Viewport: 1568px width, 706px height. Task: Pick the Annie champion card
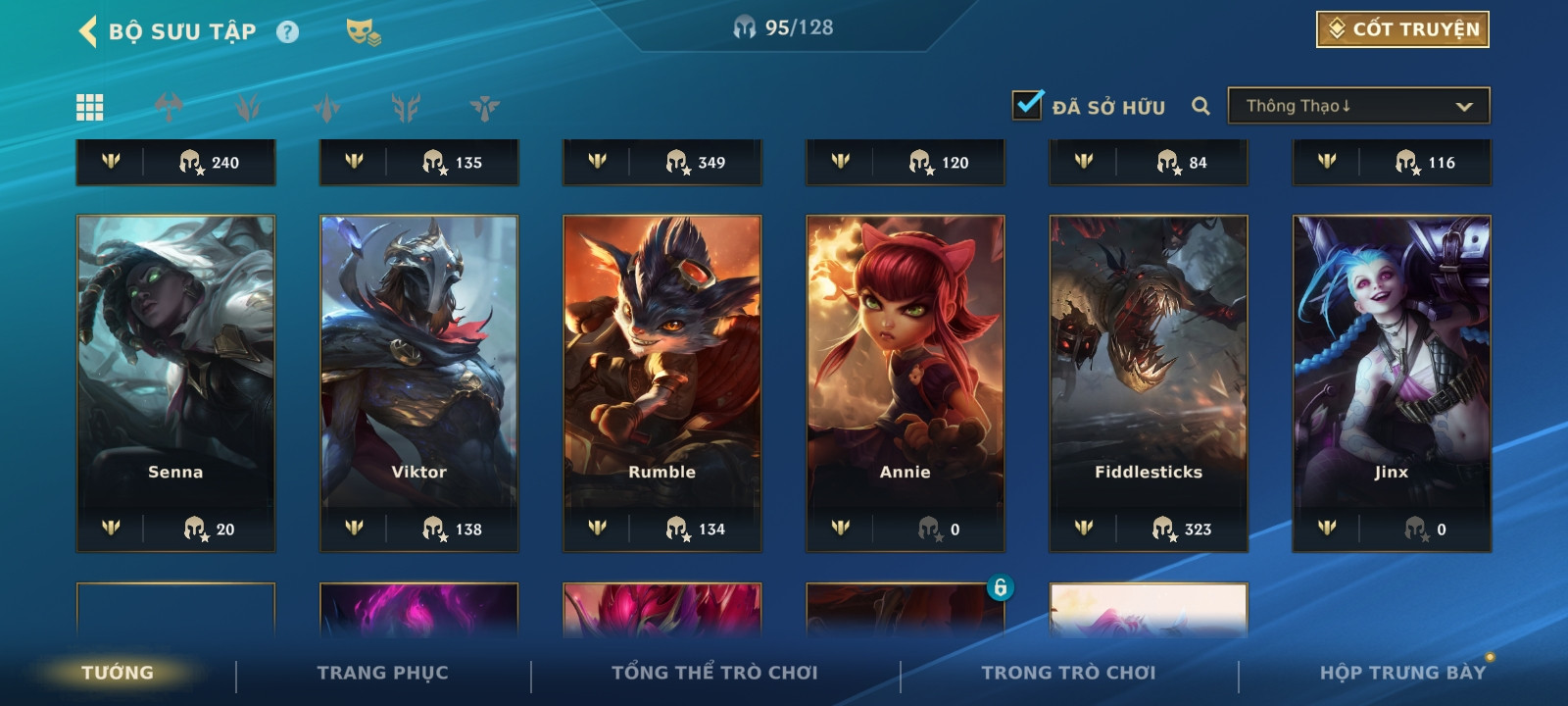905,382
